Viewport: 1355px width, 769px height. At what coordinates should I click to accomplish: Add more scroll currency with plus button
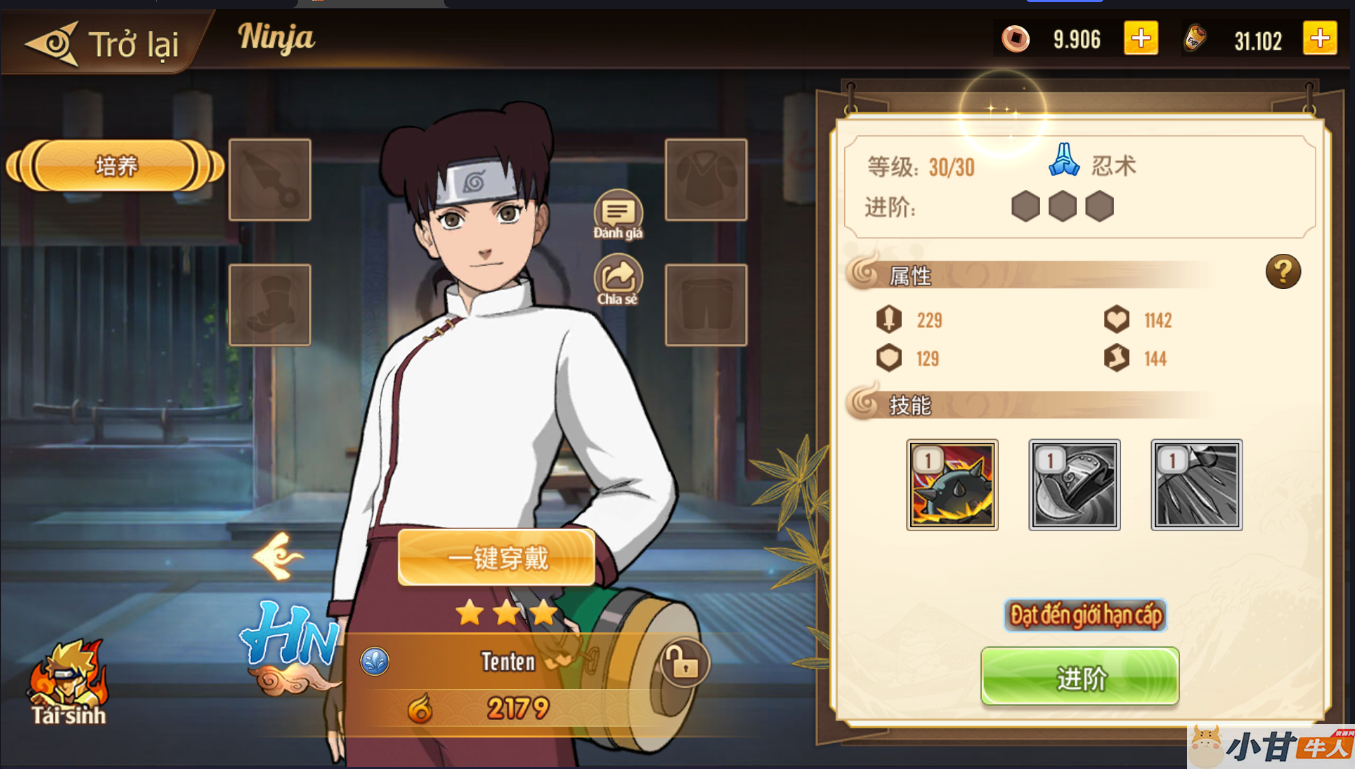coord(1319,39)
